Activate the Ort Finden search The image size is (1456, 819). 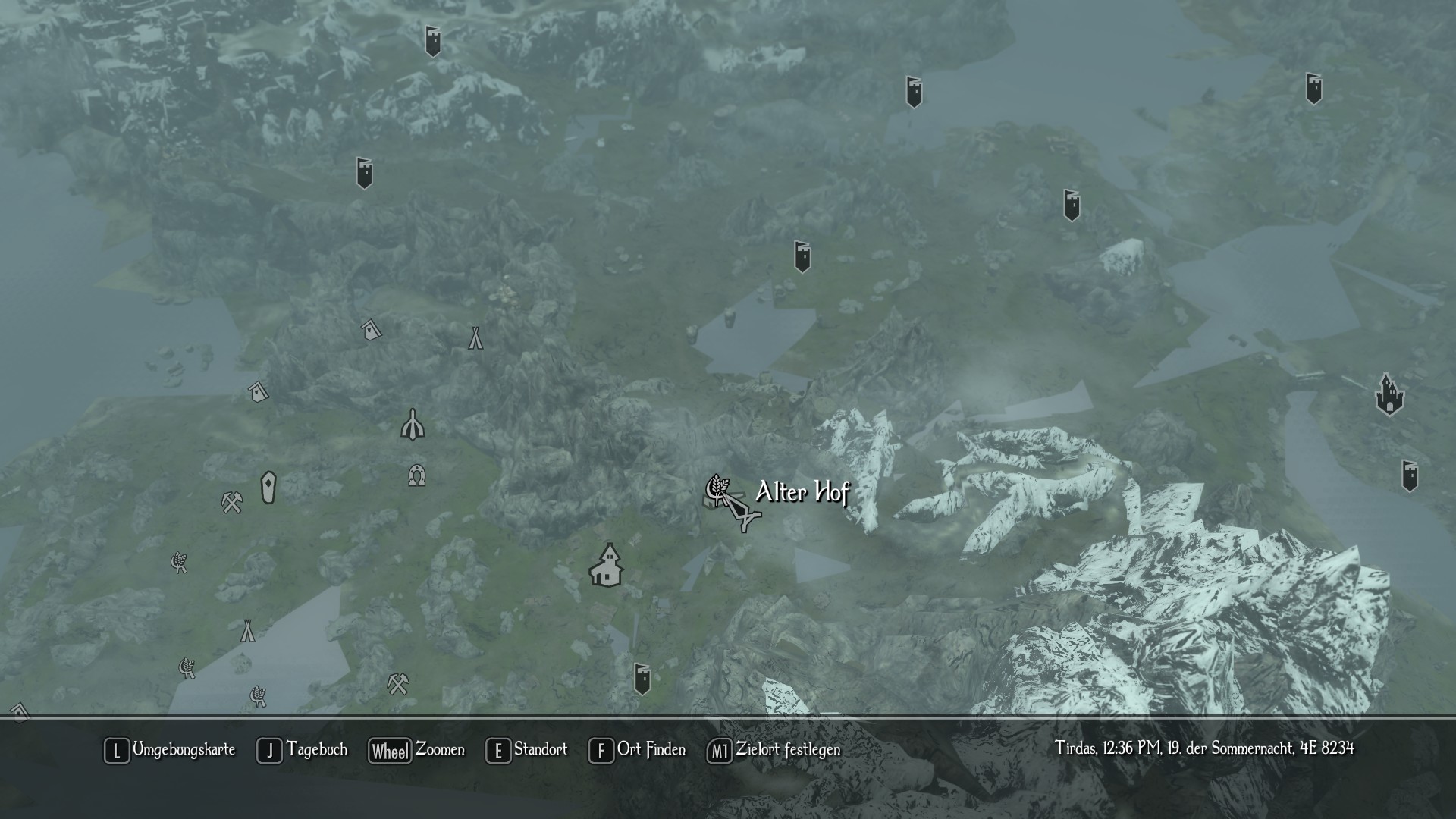[638, 750]
